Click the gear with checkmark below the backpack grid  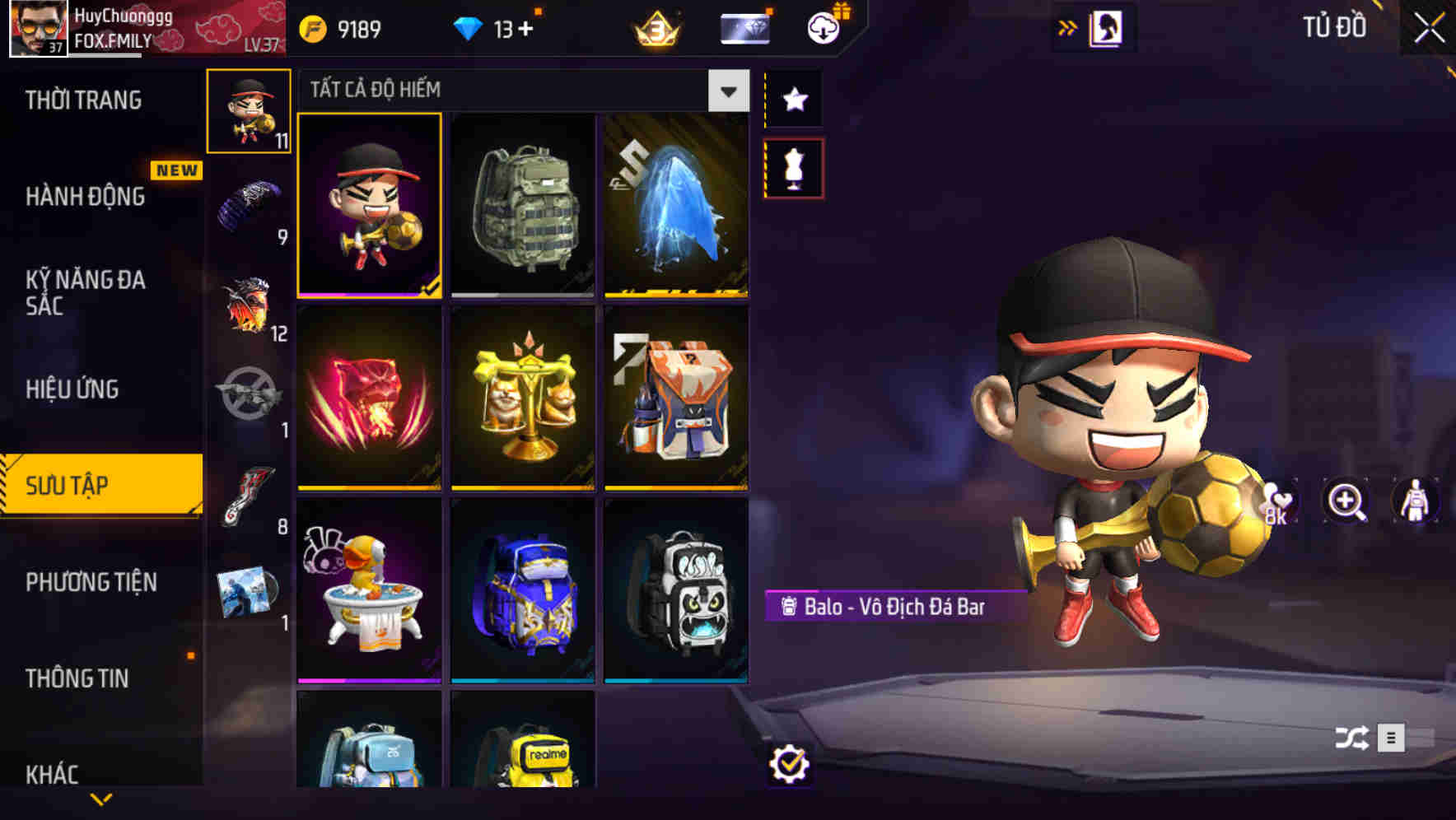coord(790,764)
